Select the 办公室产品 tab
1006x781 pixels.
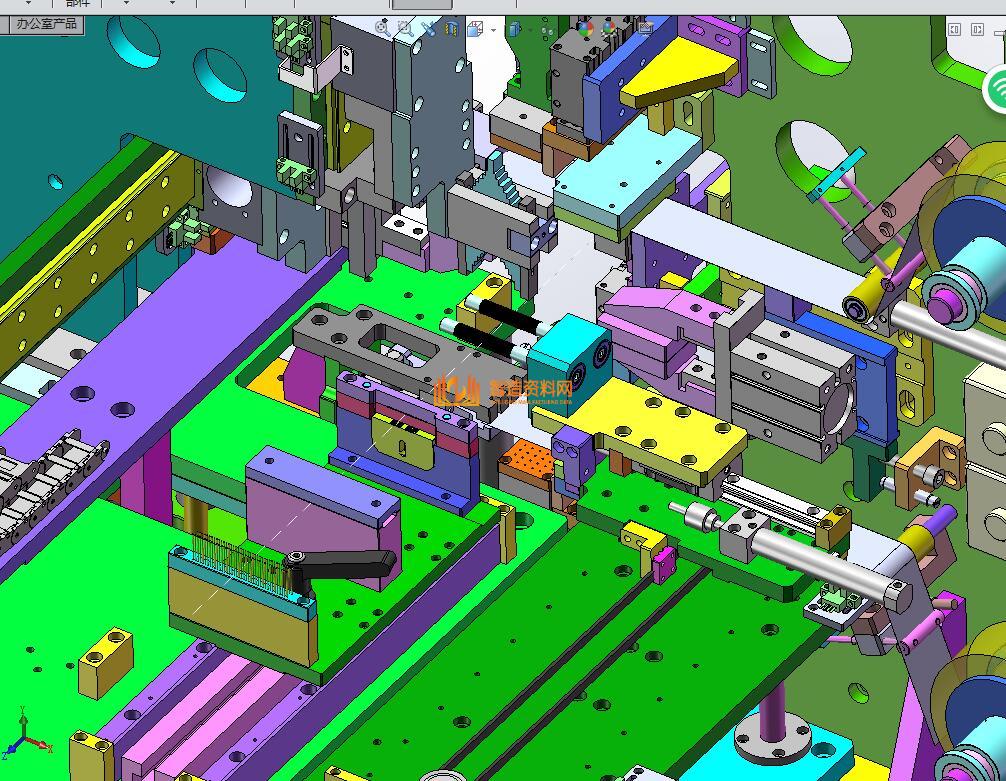[x=46, y=24]
